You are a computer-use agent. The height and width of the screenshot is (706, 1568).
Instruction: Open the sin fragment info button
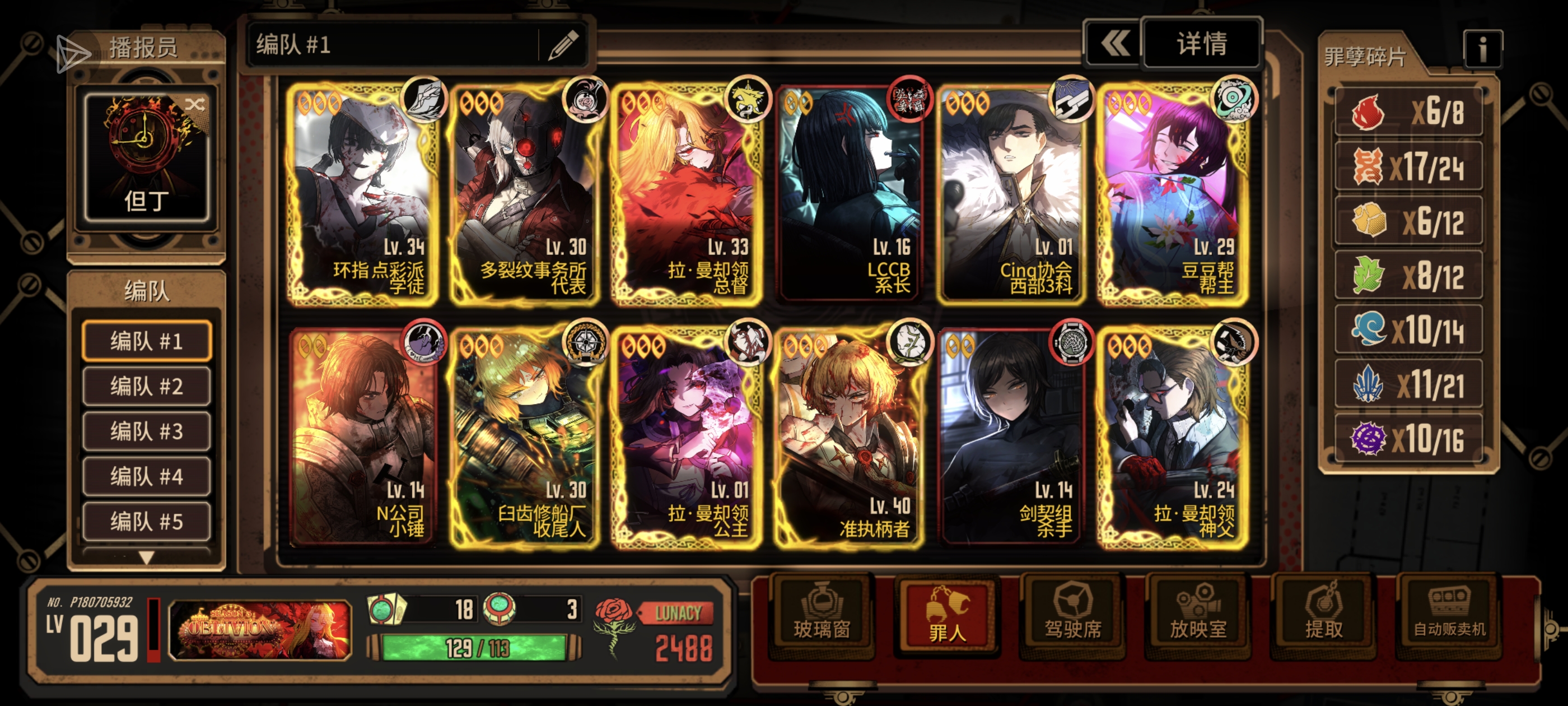[x=1482, y=50]
